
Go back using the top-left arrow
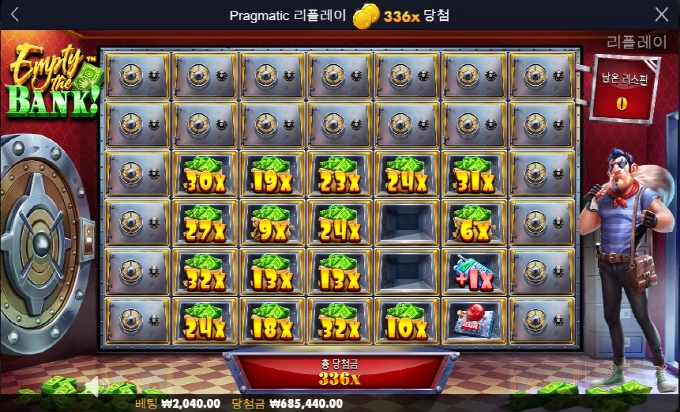coord(14,15)
